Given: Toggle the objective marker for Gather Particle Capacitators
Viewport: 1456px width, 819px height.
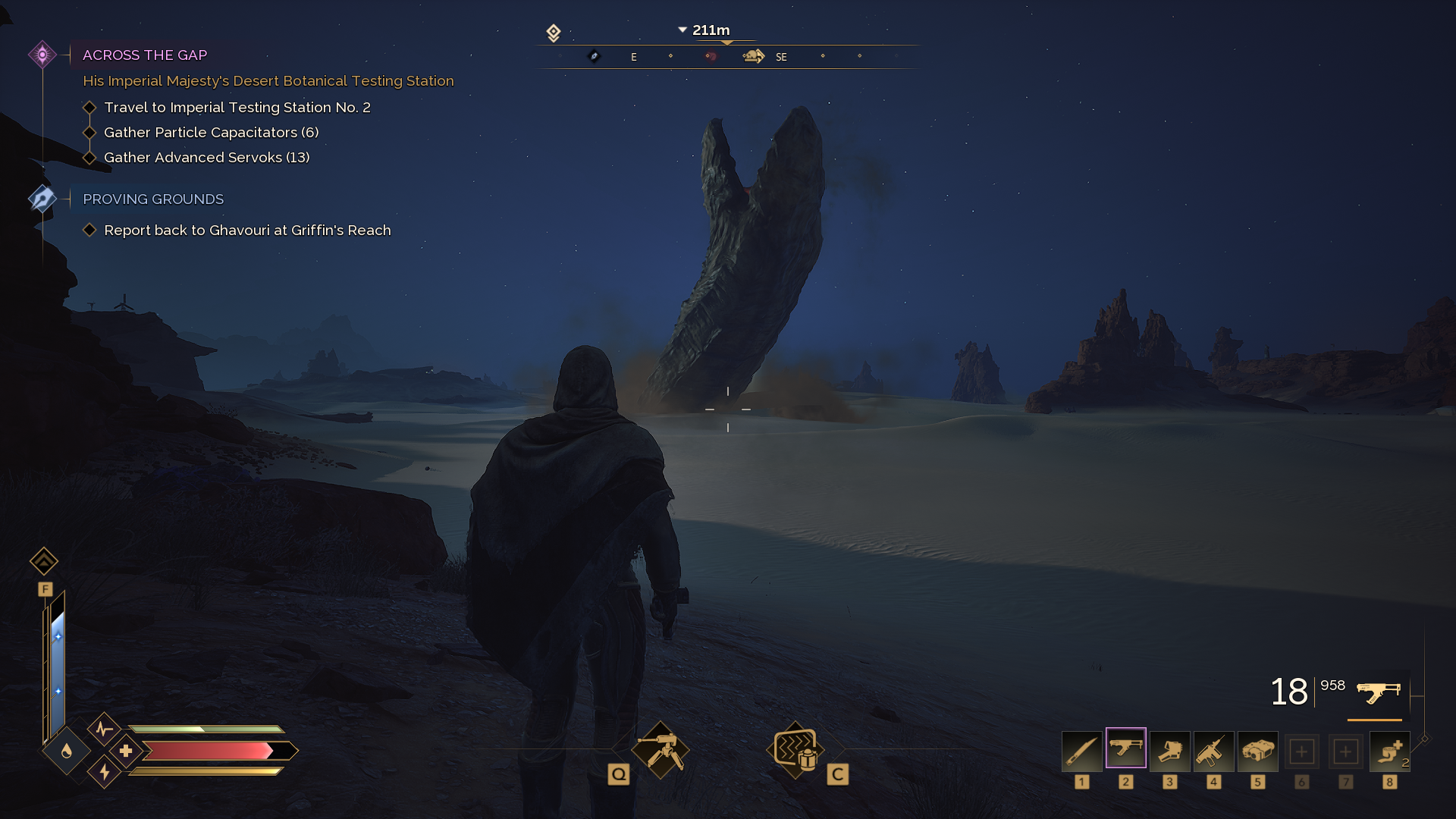Looking at the screenshot, I should [90, 132].
